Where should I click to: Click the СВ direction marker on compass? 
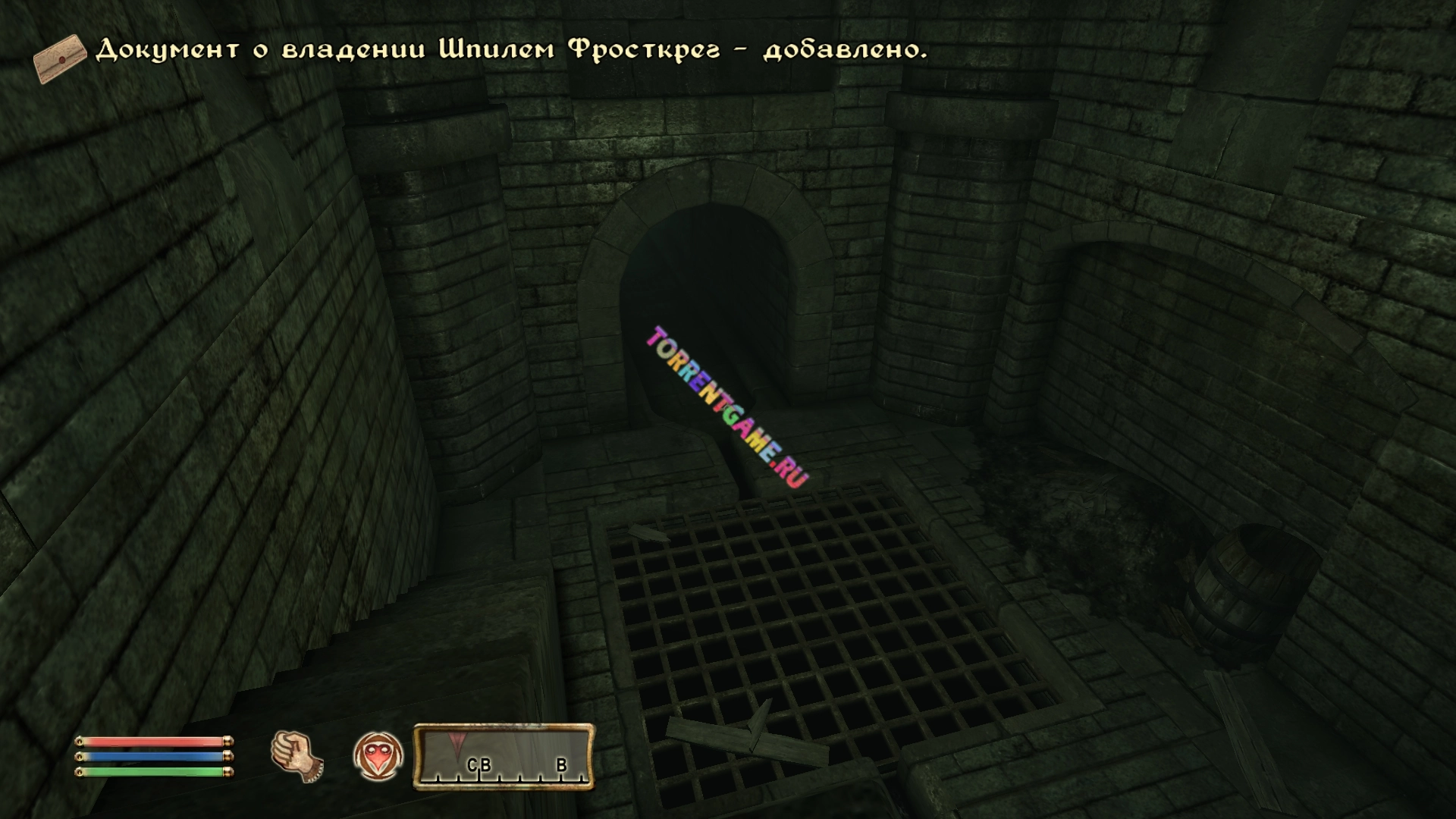pos(481,767)
